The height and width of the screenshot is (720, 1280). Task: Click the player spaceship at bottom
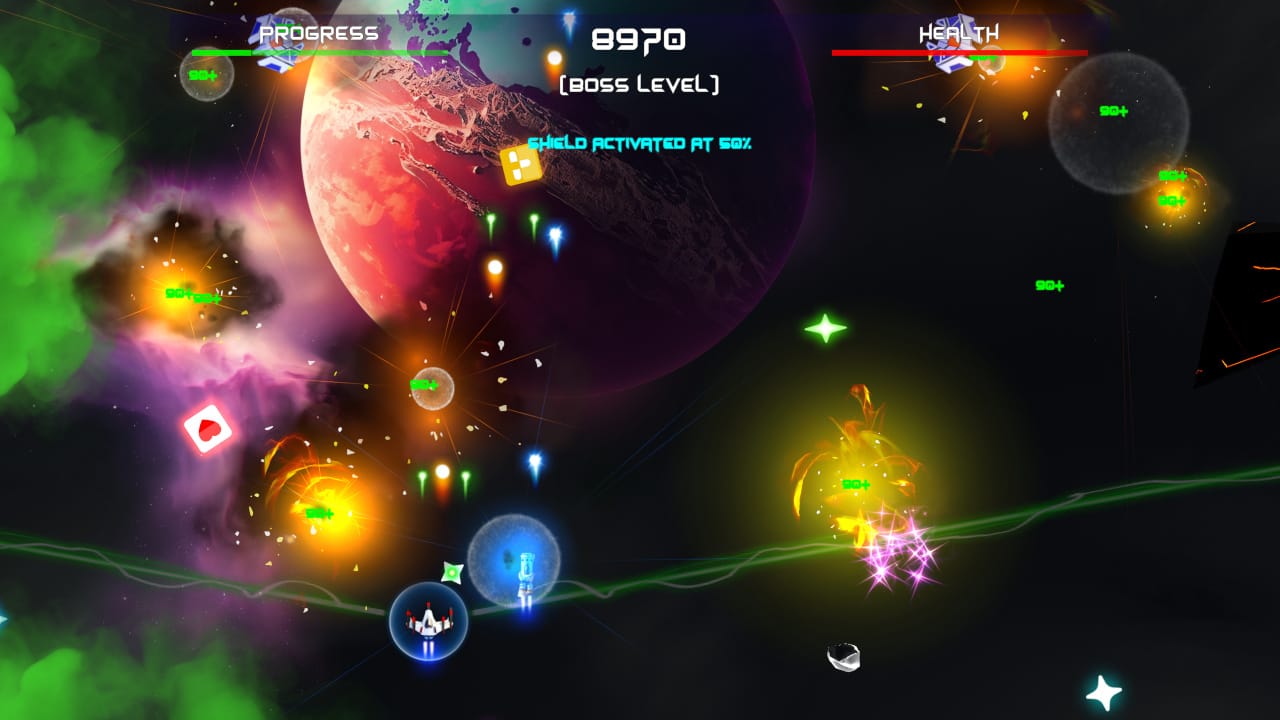(x=428, y=621)
